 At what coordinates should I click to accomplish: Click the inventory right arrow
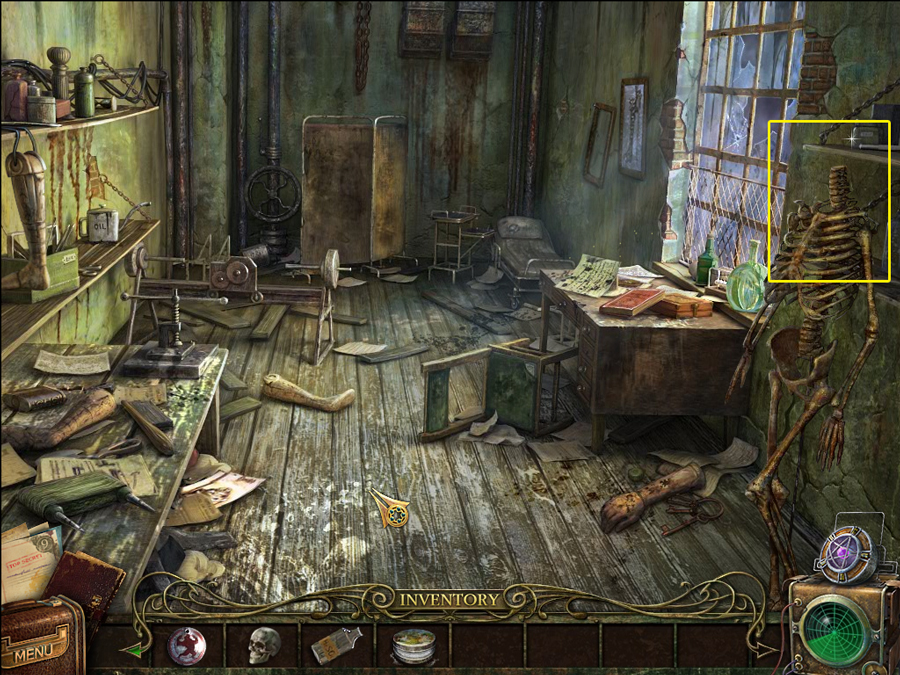coord(765,650)
